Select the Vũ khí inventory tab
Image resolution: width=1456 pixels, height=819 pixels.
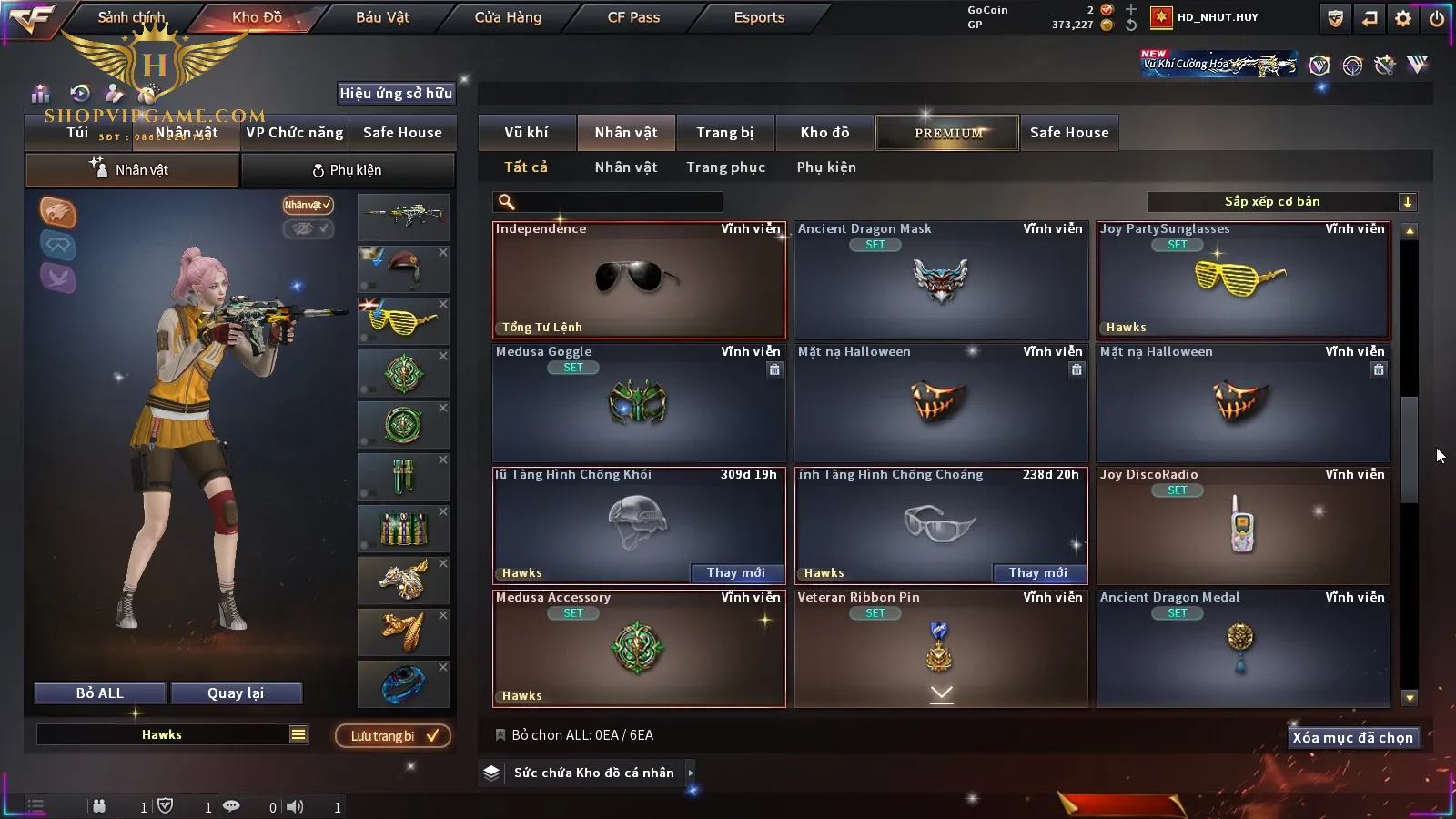526,133
